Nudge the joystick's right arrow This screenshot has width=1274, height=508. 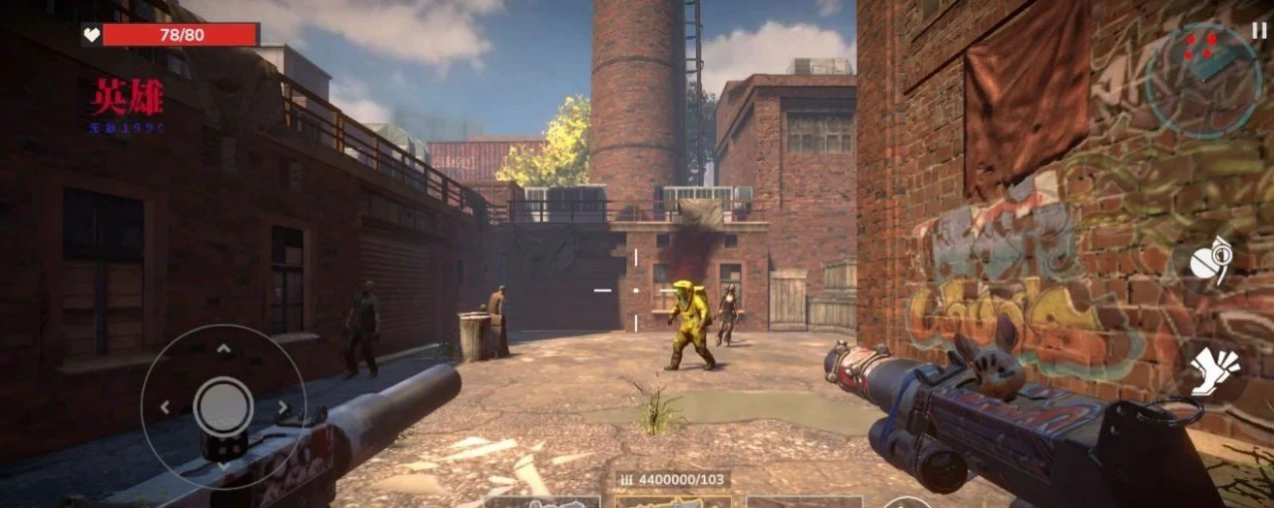click(x=283, y=407)
